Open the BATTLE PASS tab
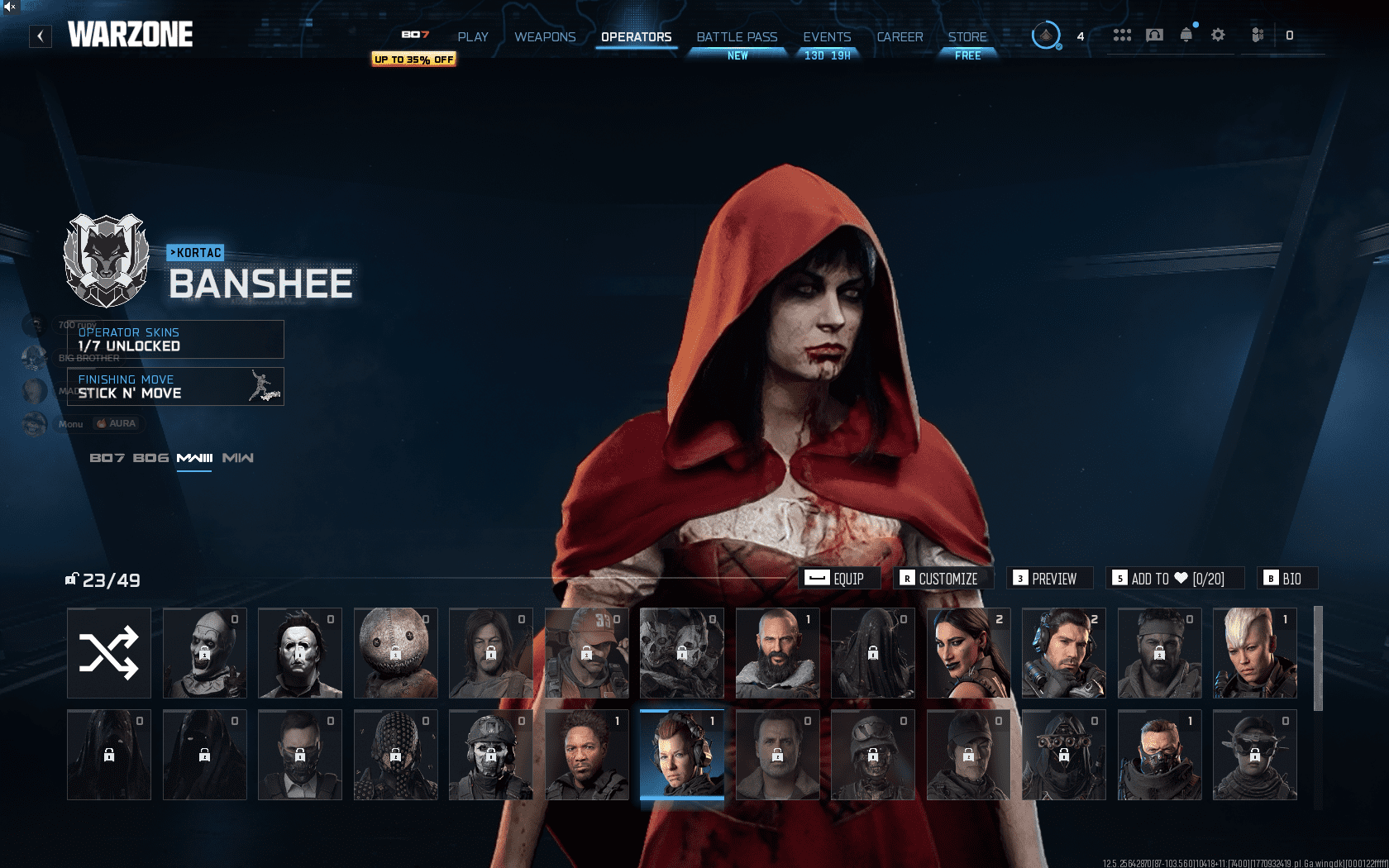Viewport: 1389px width, 868px height. coord(736,36)
